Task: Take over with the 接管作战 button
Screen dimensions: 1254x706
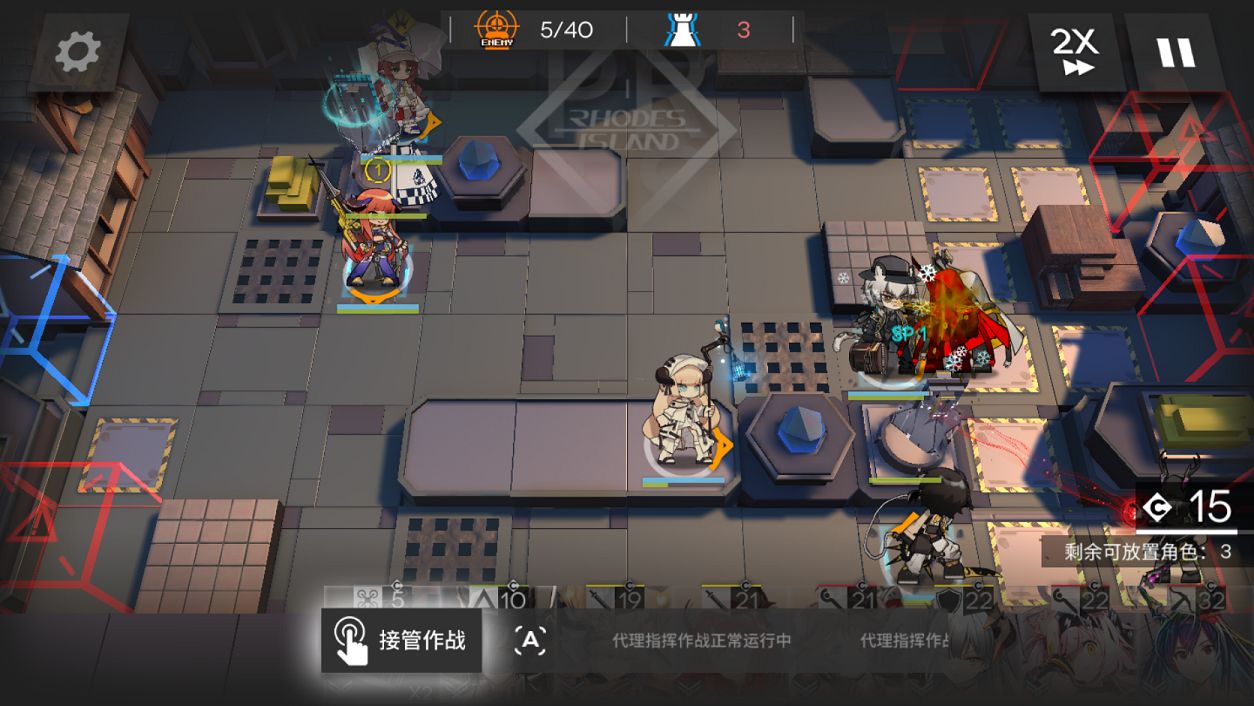Action: (401, 640)
